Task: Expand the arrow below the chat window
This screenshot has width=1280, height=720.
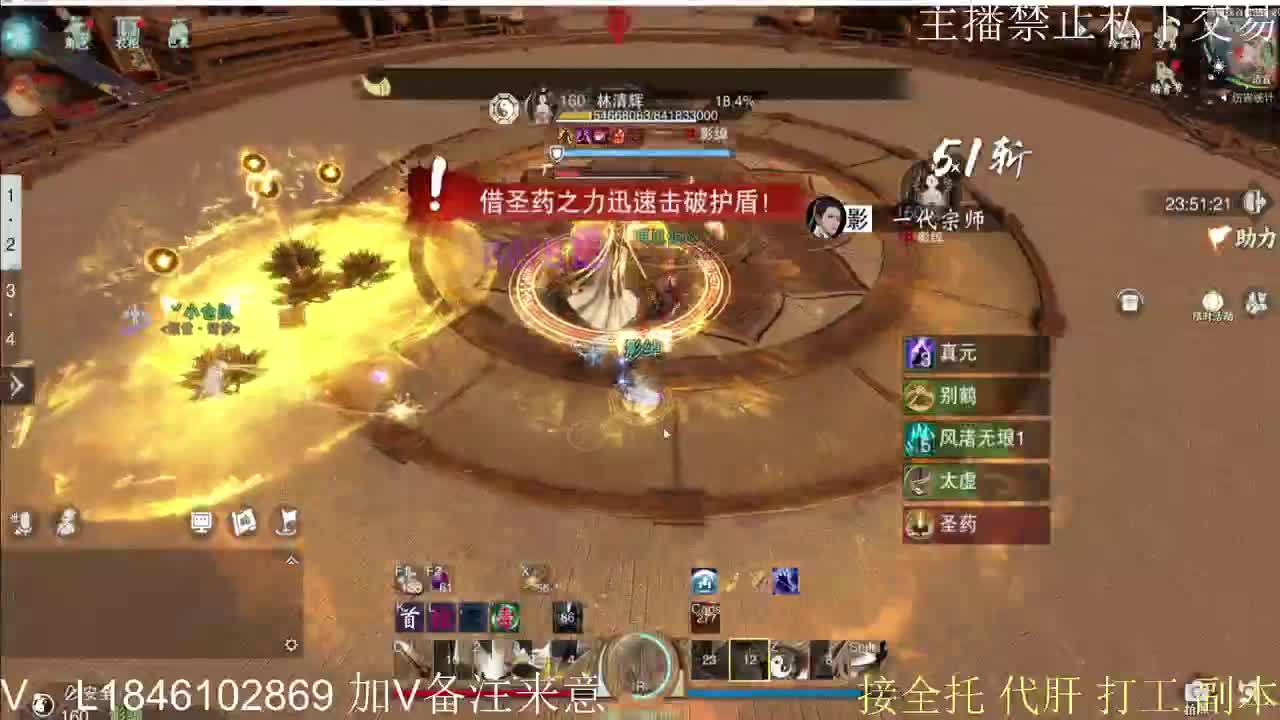Action: (x=291, y=645)
